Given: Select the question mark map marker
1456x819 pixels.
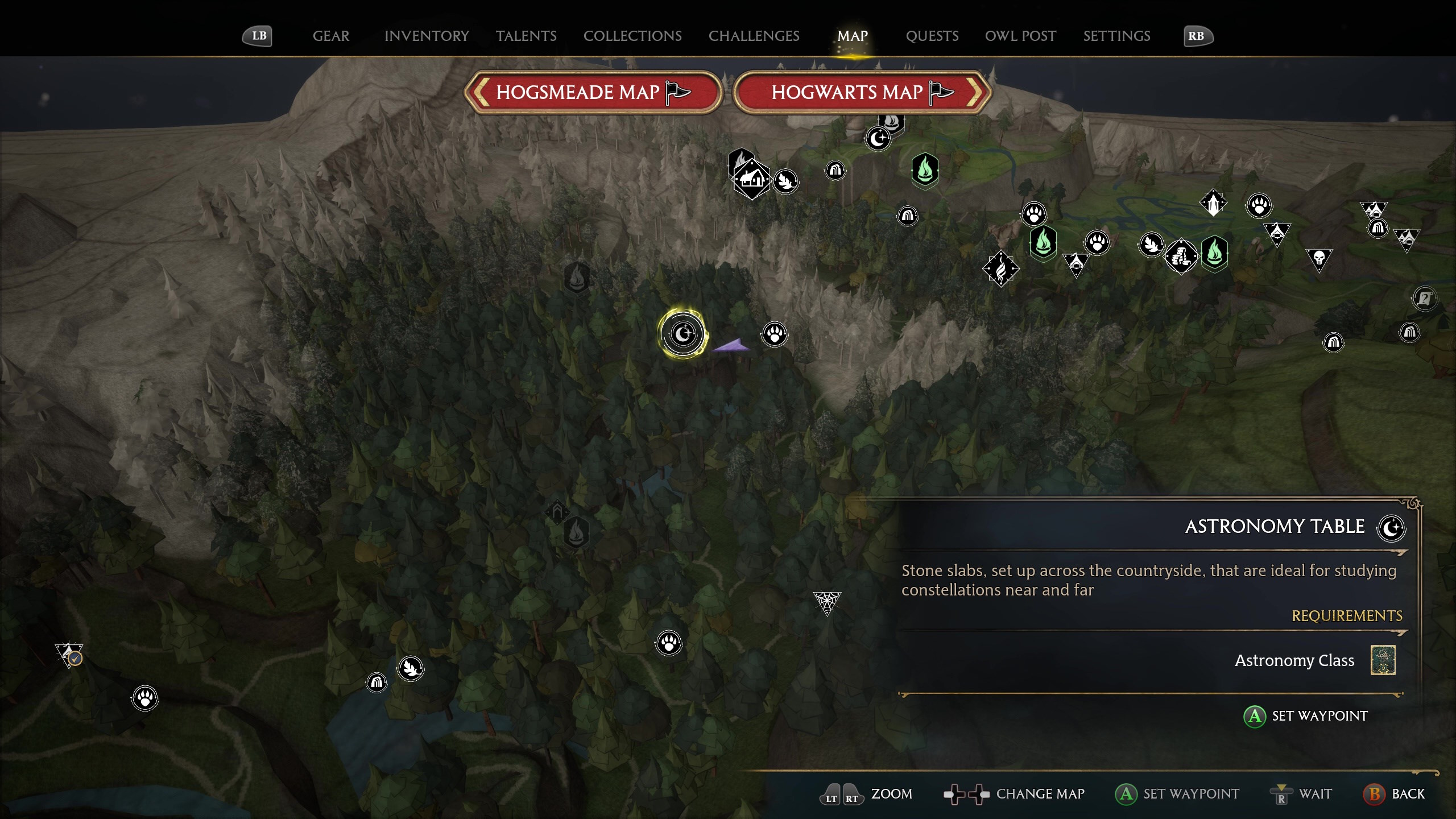Looking at the screenshot, I should coord(1424,297).
